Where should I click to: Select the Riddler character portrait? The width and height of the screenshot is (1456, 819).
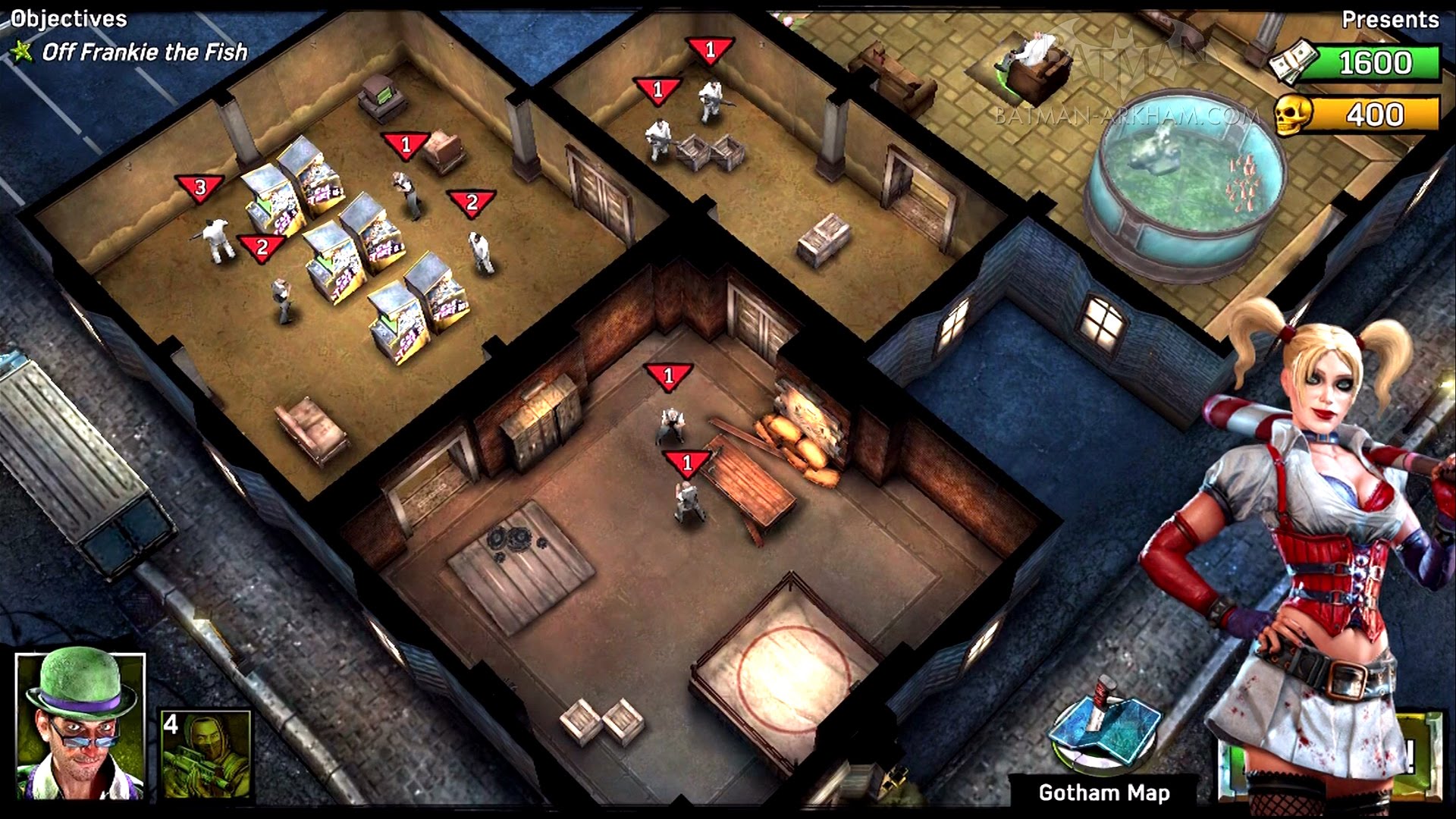[80, 726]
